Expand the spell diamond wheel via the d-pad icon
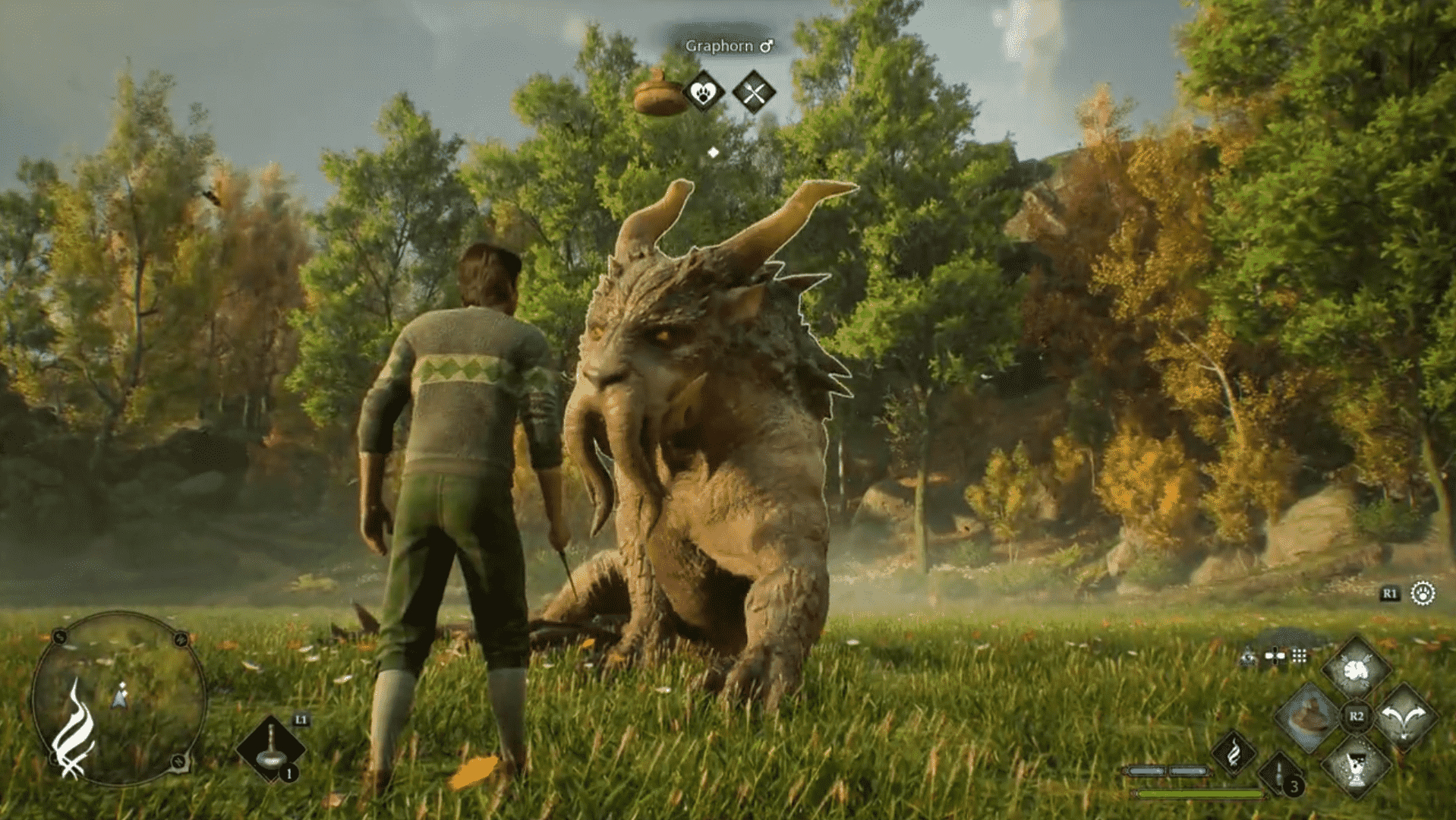The image size is (1456, 820). [1275, 656]
